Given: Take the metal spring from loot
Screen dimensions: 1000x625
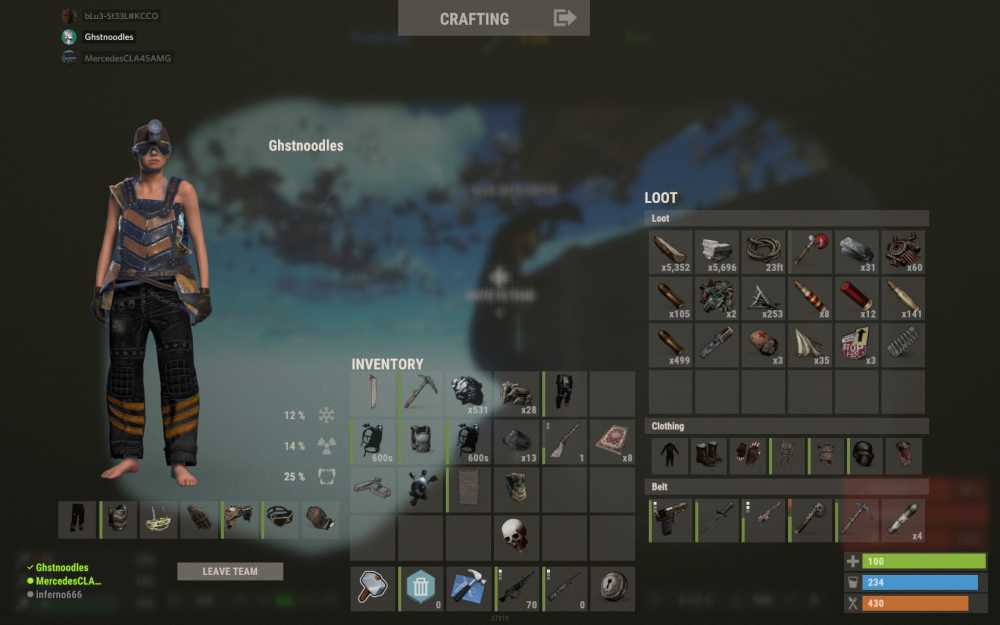Looking at the screenshot, I should [903, 345].
